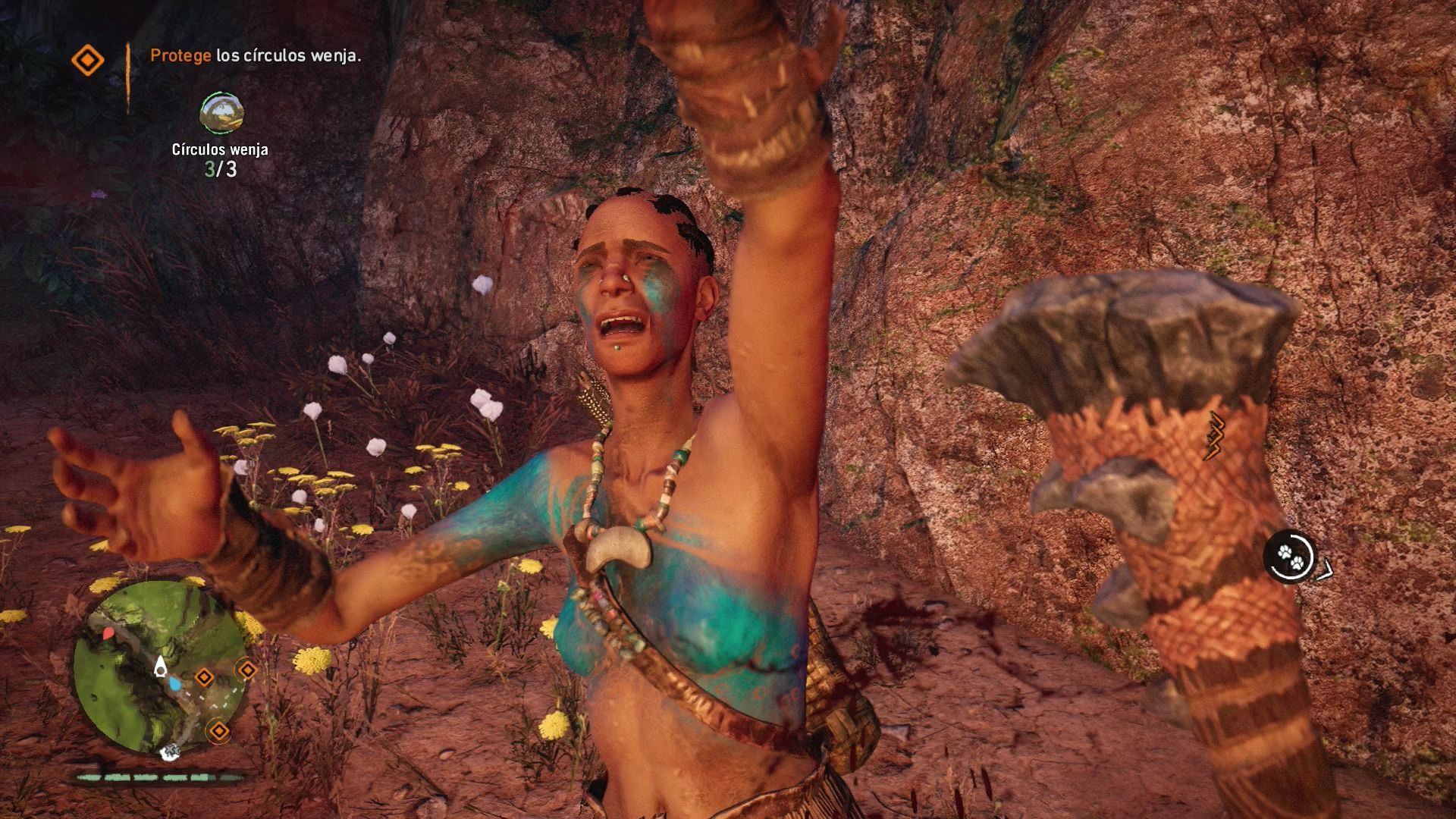
Task: Click the orange diamond objective icon
Action: 87,61
